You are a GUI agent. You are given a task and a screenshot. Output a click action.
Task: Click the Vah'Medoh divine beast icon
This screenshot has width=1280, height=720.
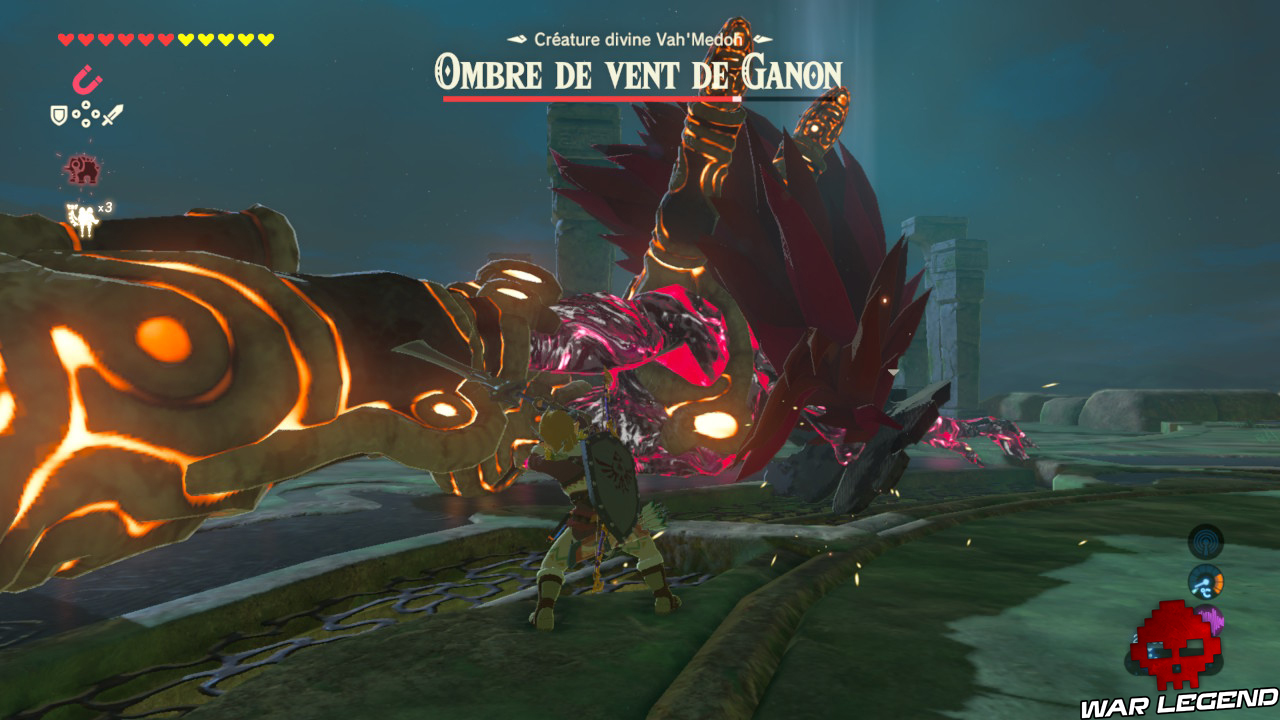click(x=83, y=169)
